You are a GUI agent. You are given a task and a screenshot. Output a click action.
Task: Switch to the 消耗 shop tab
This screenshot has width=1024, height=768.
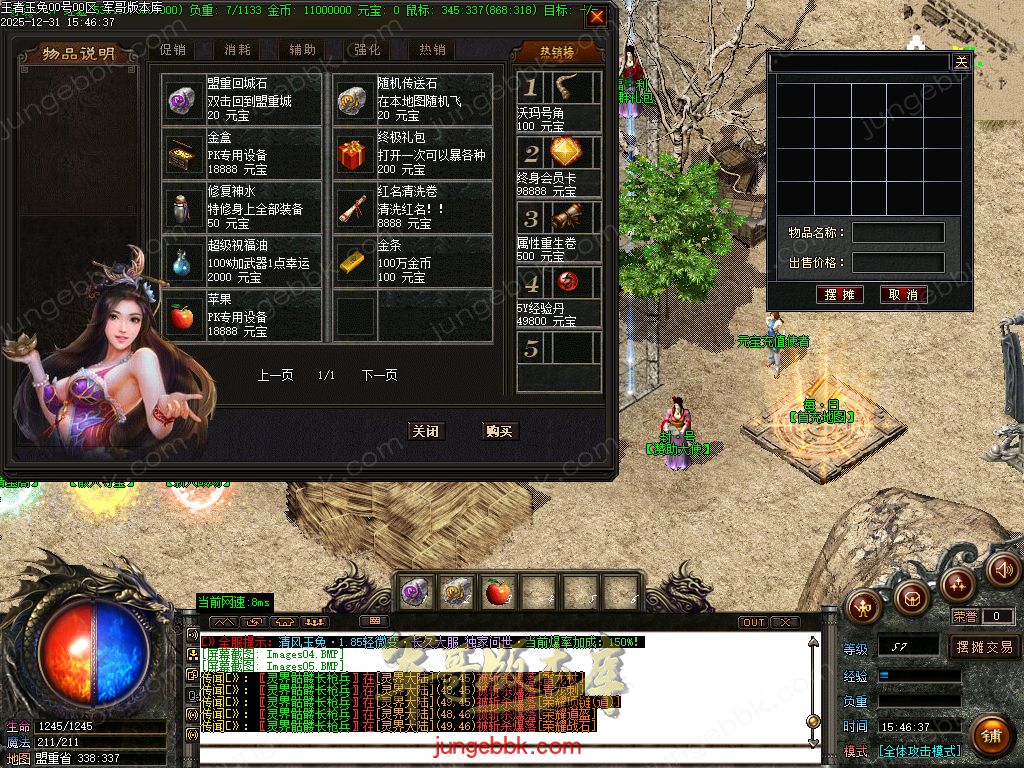[238, 49]
